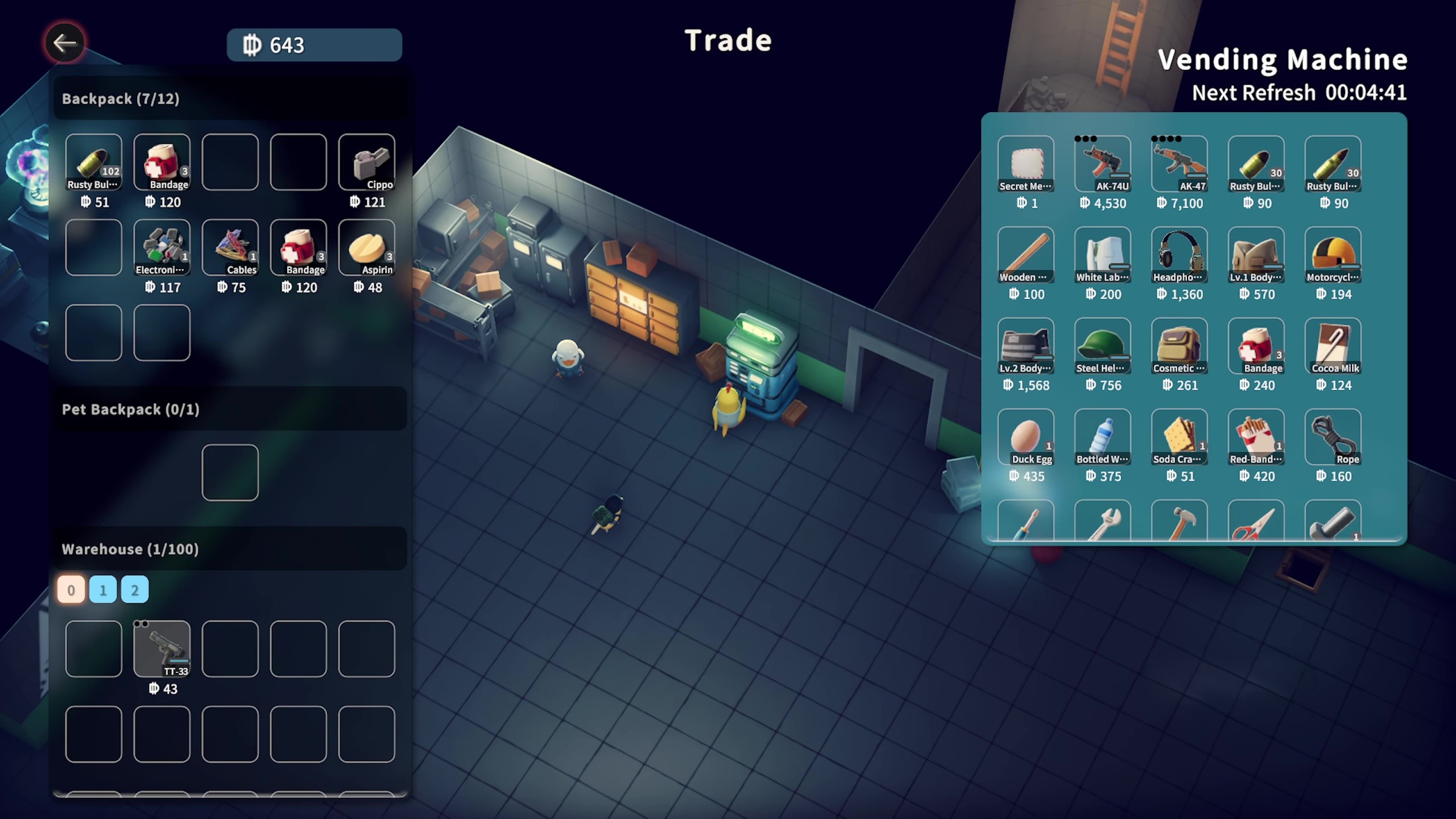Select the AK-47 priced 7,100
The image size is (1456, 819).
(x=1179, y=164)
